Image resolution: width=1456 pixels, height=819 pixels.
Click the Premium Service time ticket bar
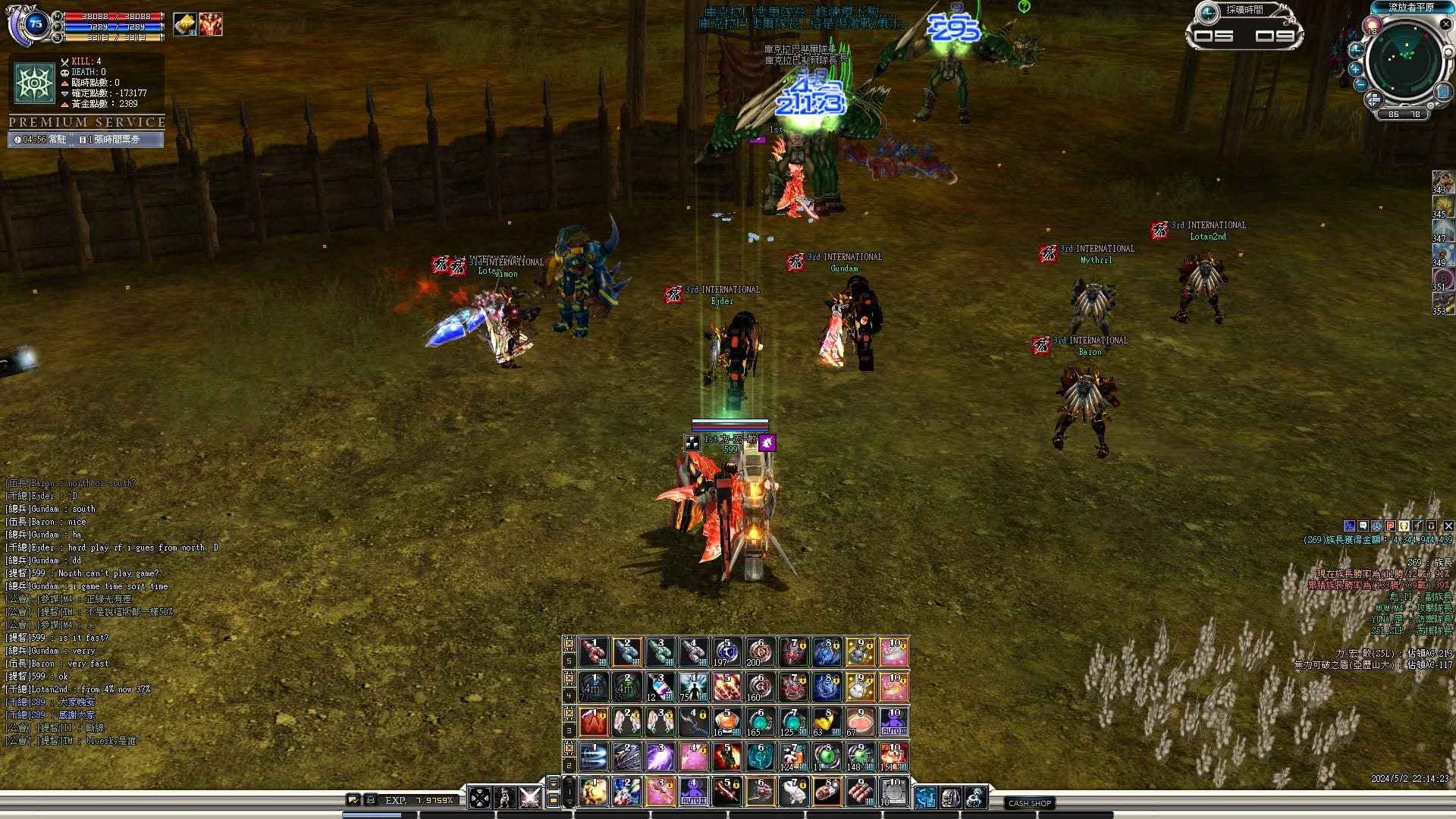(86, 140)
